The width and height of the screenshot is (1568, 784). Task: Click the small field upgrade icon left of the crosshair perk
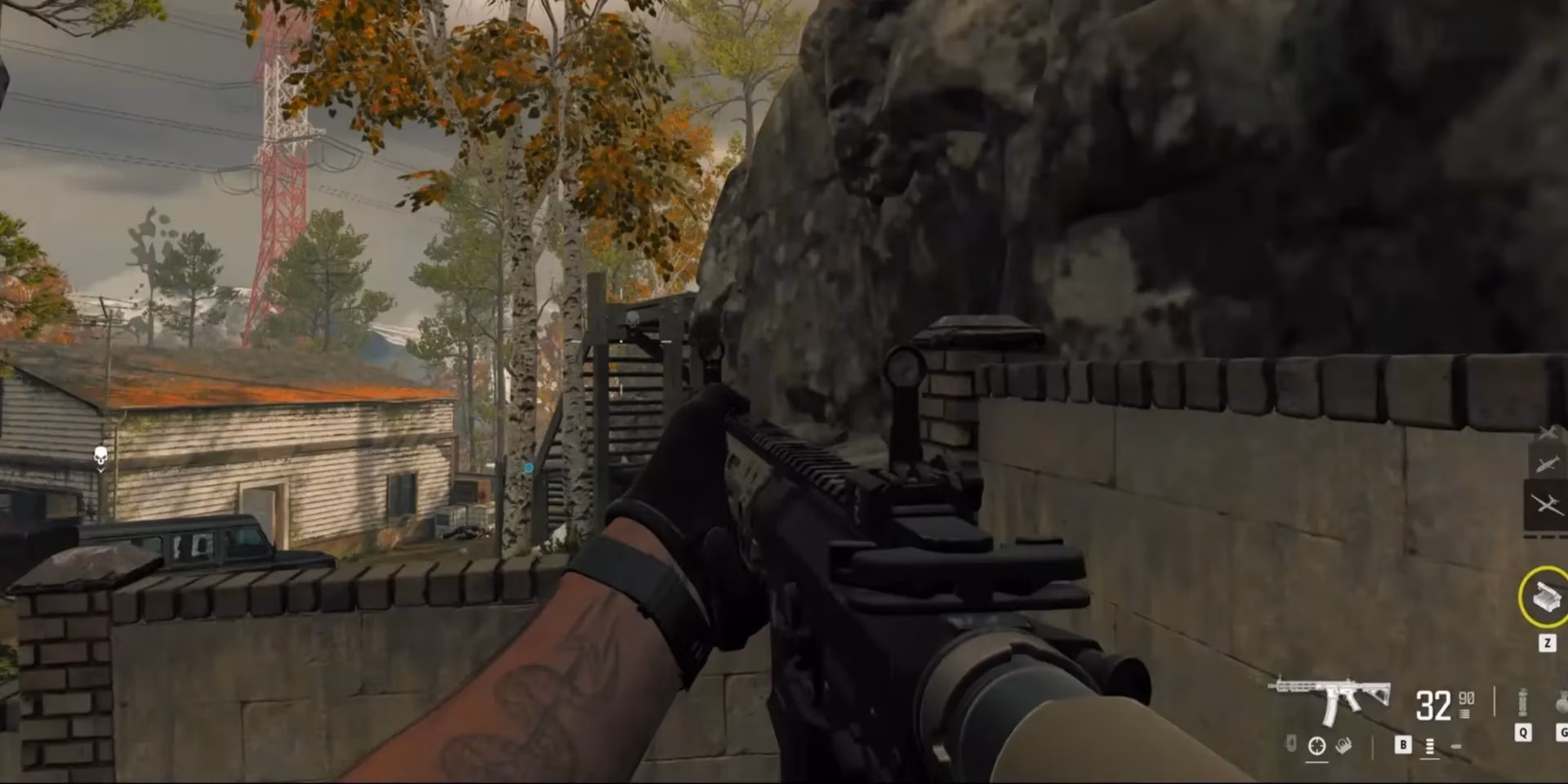click(x=1291, y=744)
